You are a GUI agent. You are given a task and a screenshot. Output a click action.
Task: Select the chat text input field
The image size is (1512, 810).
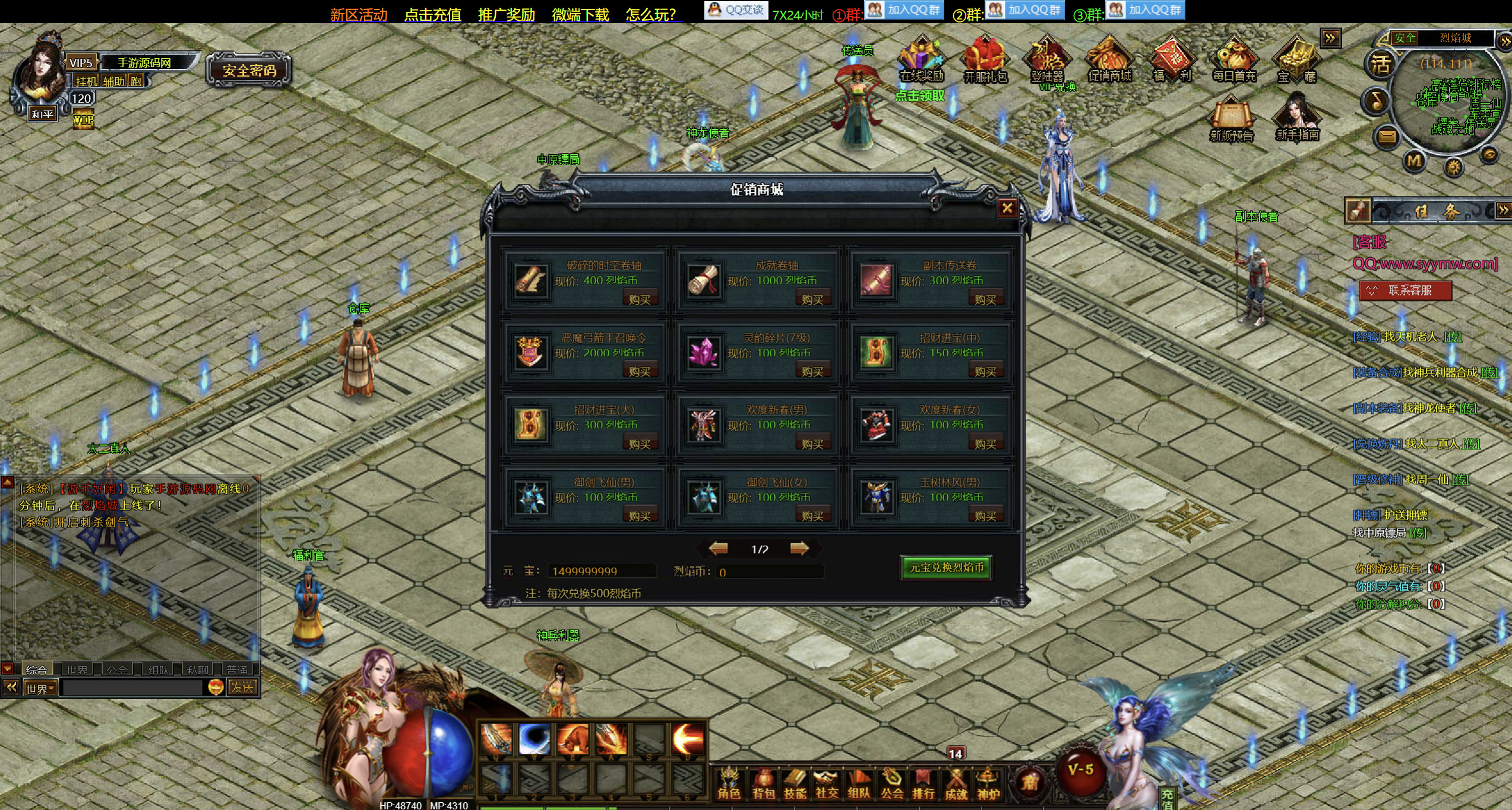(133, 688)
